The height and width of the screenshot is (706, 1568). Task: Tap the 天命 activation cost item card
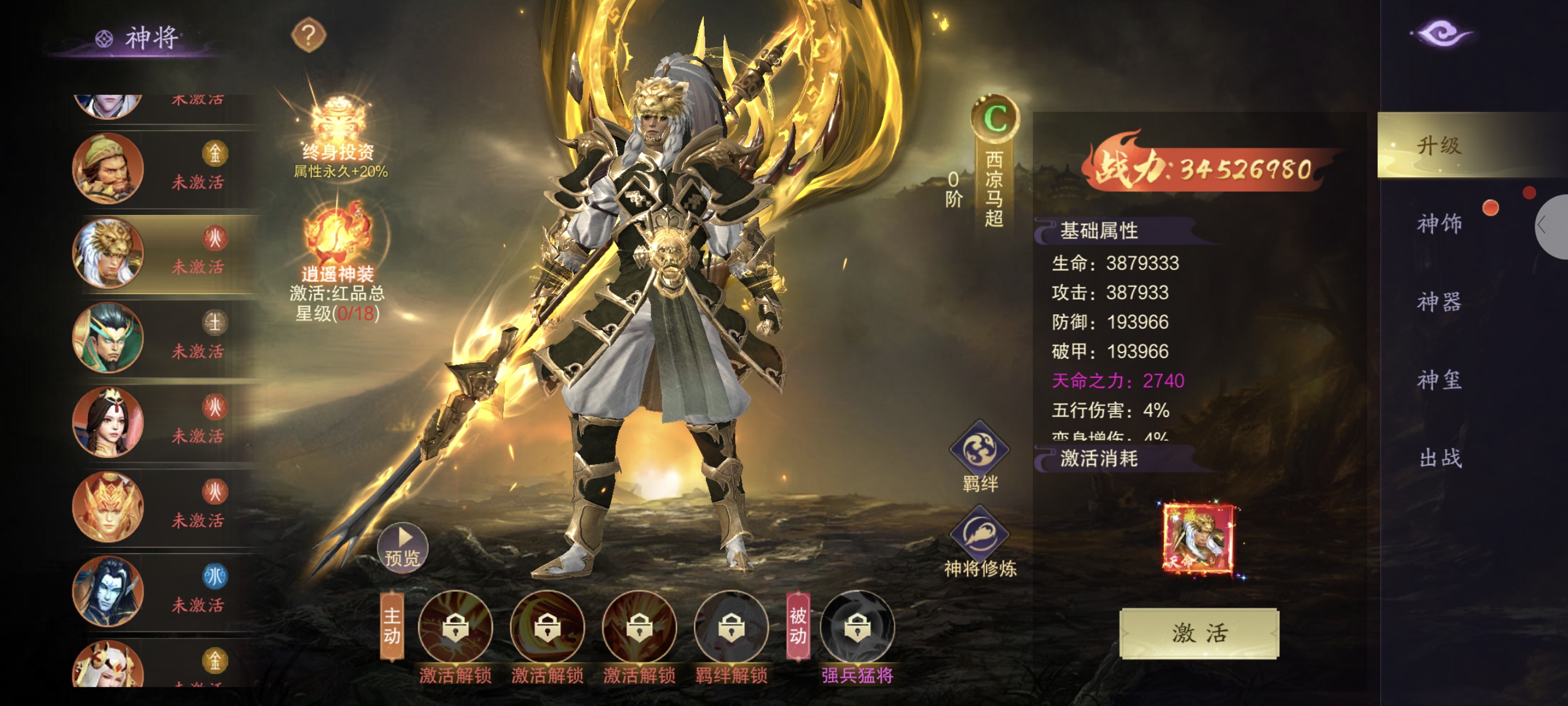[1198, 538]
